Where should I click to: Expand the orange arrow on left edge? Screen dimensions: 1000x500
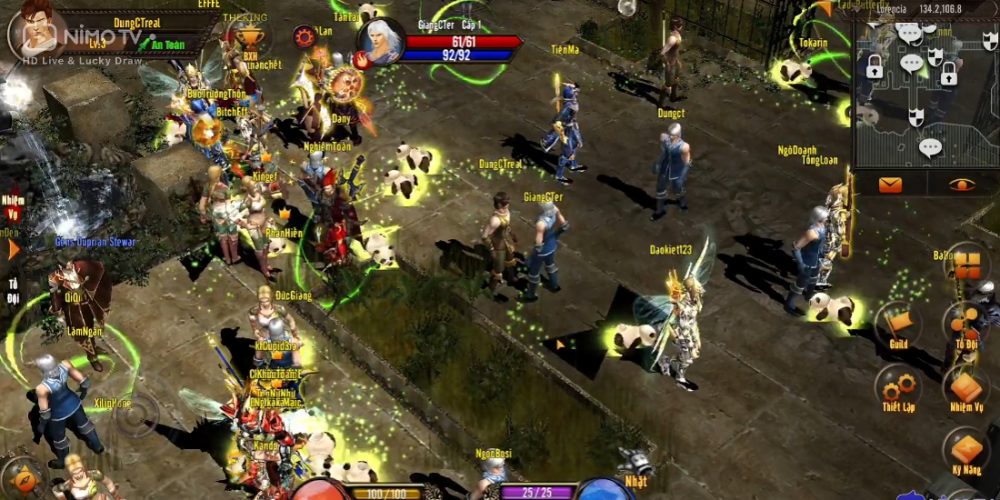pos(13,249)
